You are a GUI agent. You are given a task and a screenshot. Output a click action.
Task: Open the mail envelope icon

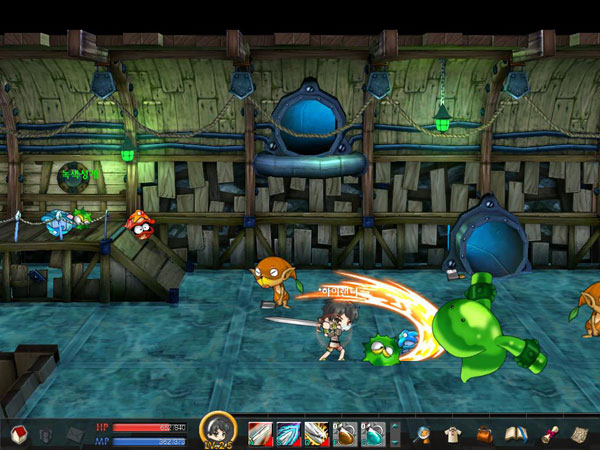point(76,434)
